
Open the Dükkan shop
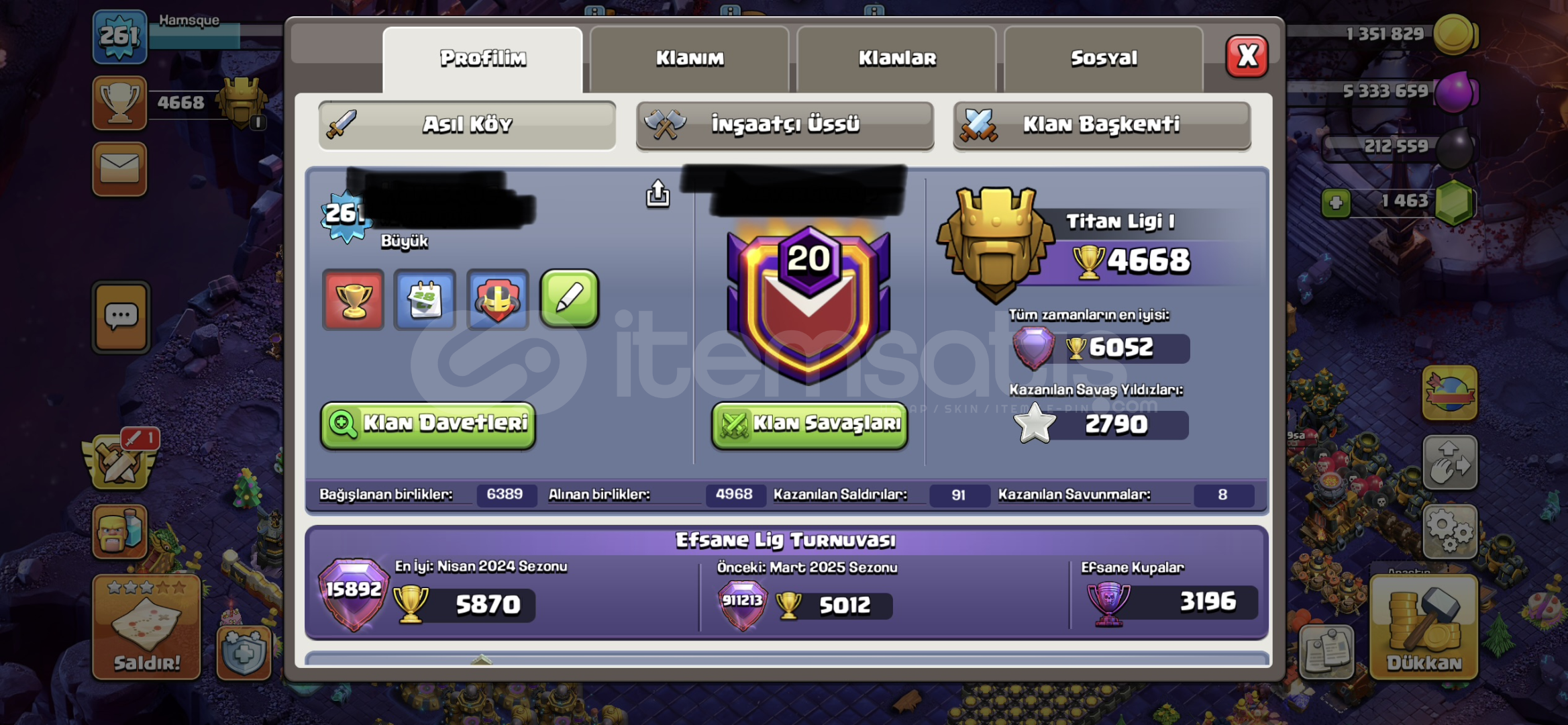(1424, 631)
